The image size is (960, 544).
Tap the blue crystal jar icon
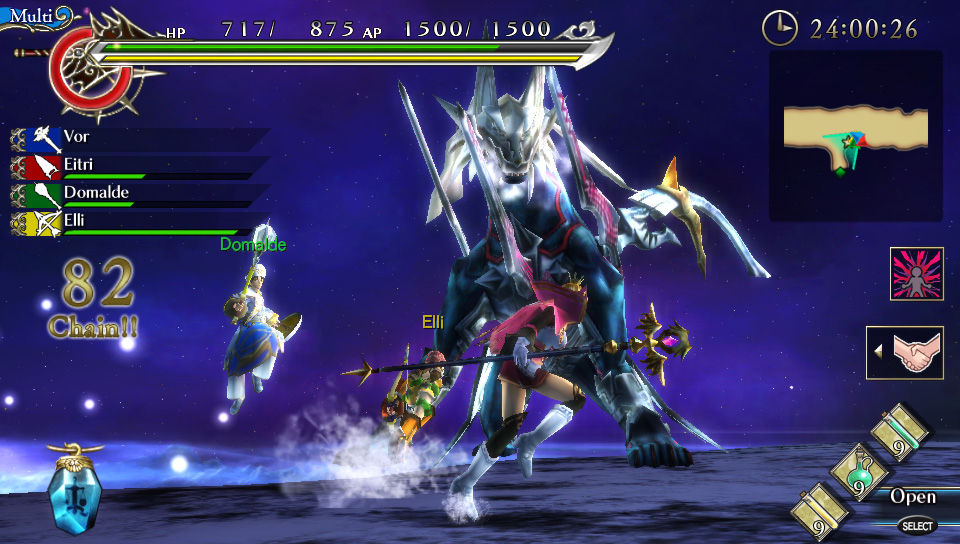75,492
